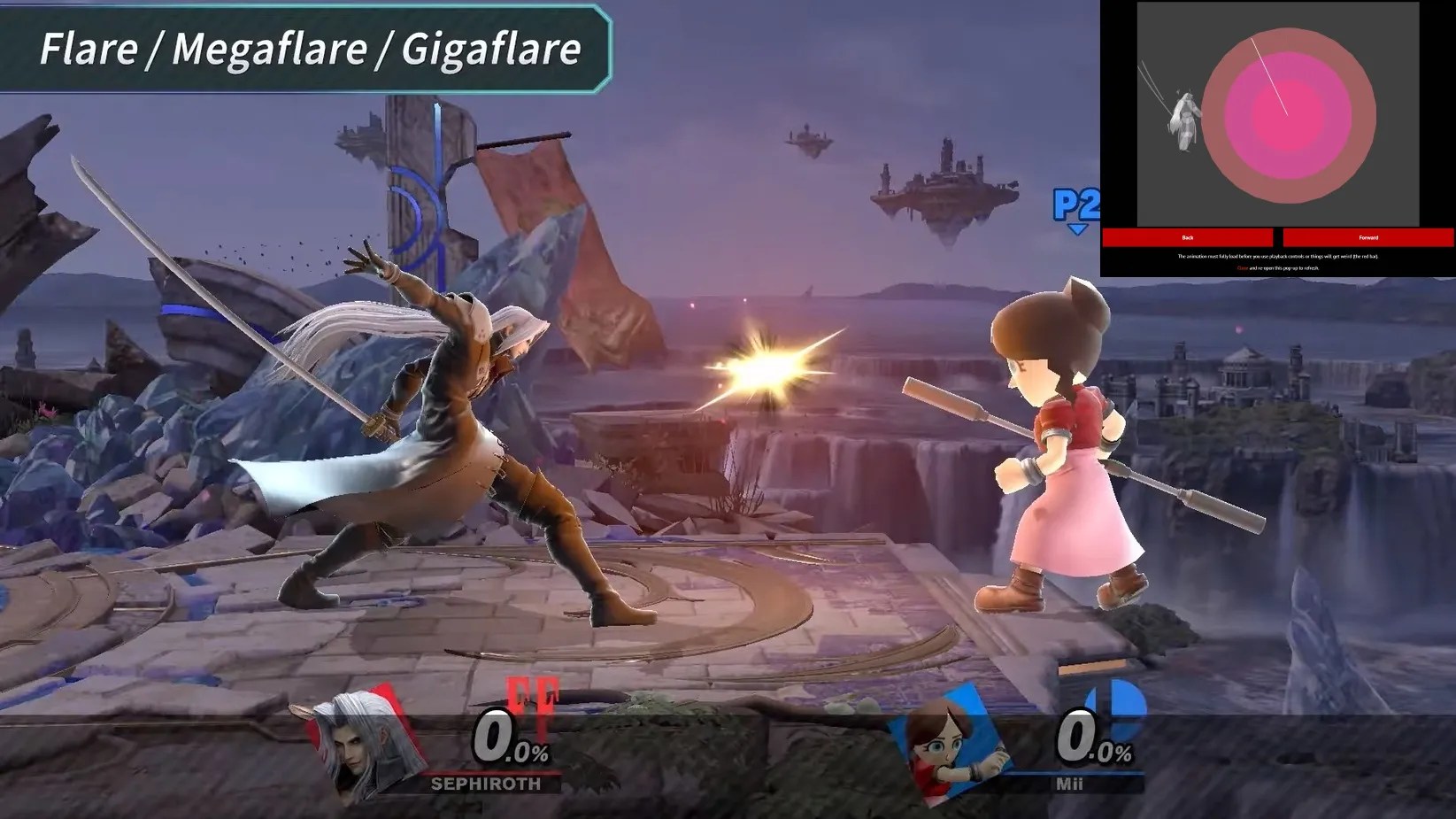Click the red Close text in the popup note
The height and width of the screenshot is (819, 1456).
(x=1243, y=267)
